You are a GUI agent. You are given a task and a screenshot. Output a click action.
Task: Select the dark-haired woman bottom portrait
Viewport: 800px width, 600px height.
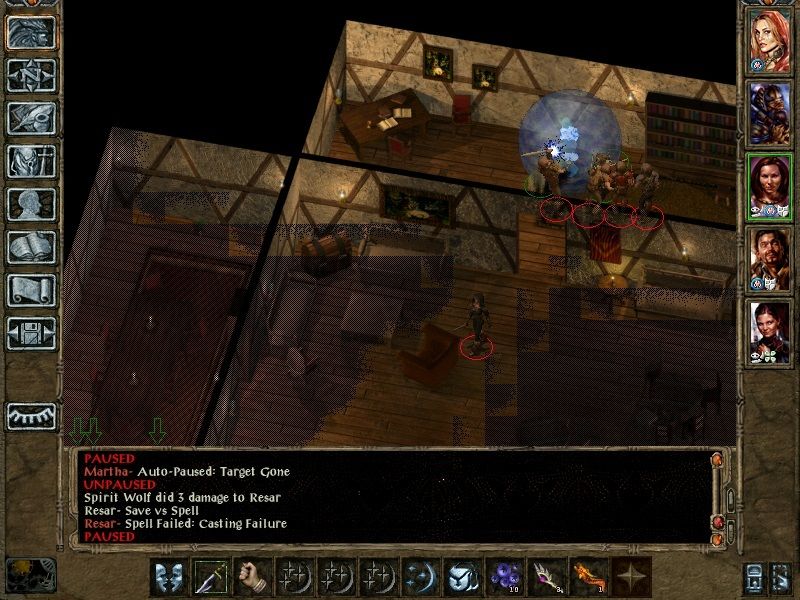pos(770,332)
